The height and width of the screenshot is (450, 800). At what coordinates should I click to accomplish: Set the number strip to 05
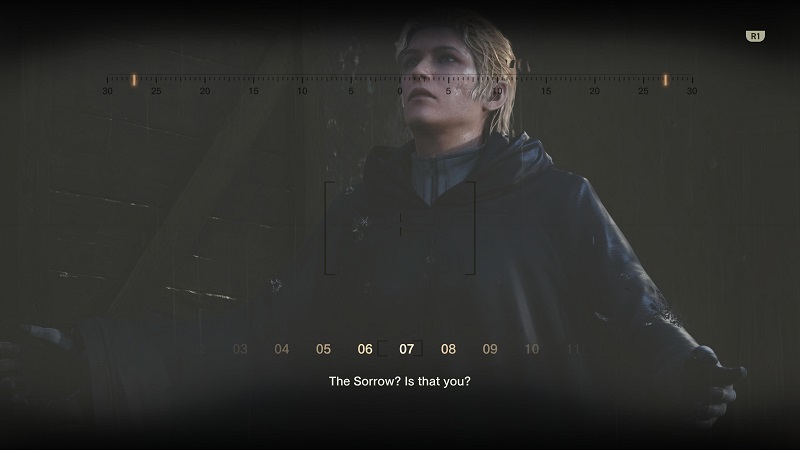coord(323,349)
